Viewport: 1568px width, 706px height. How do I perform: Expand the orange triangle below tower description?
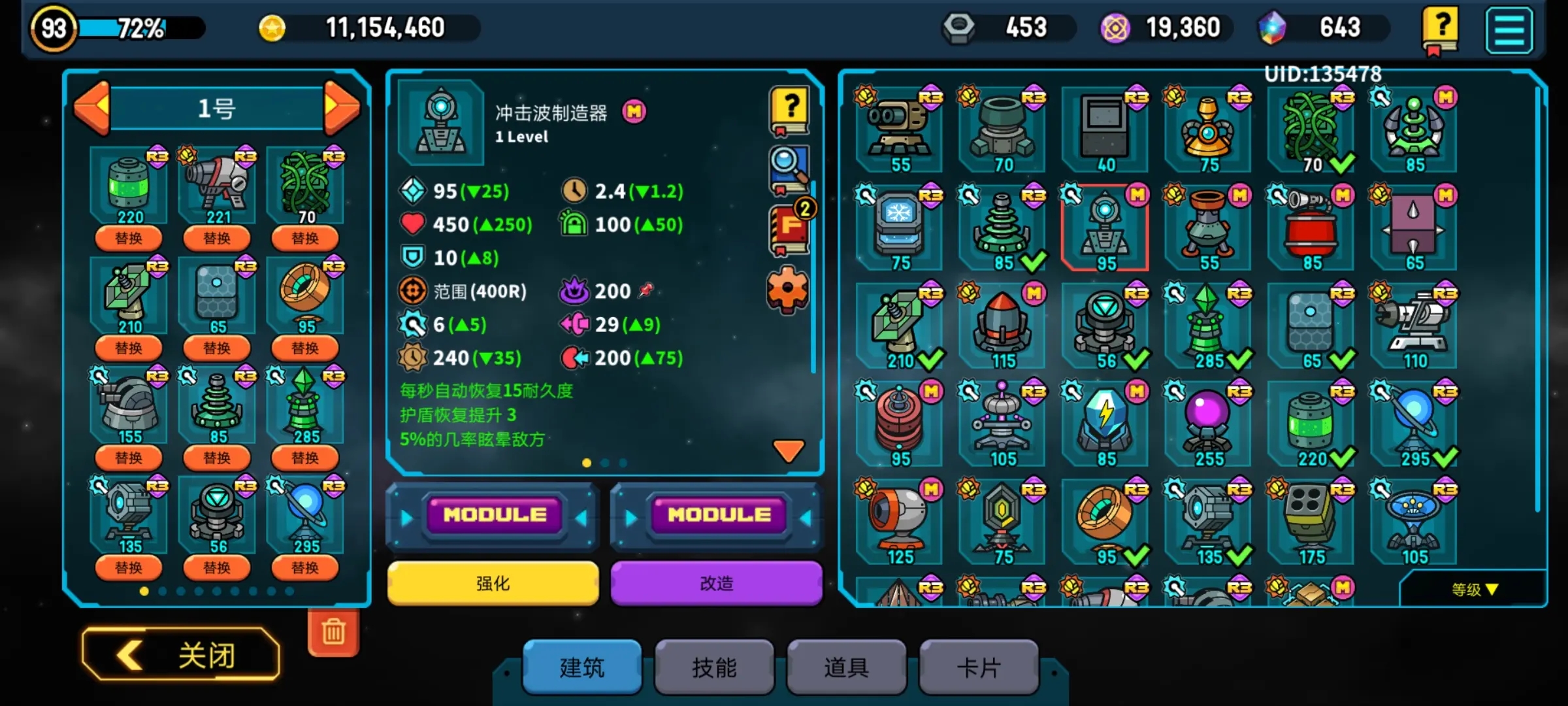[787, 449]
